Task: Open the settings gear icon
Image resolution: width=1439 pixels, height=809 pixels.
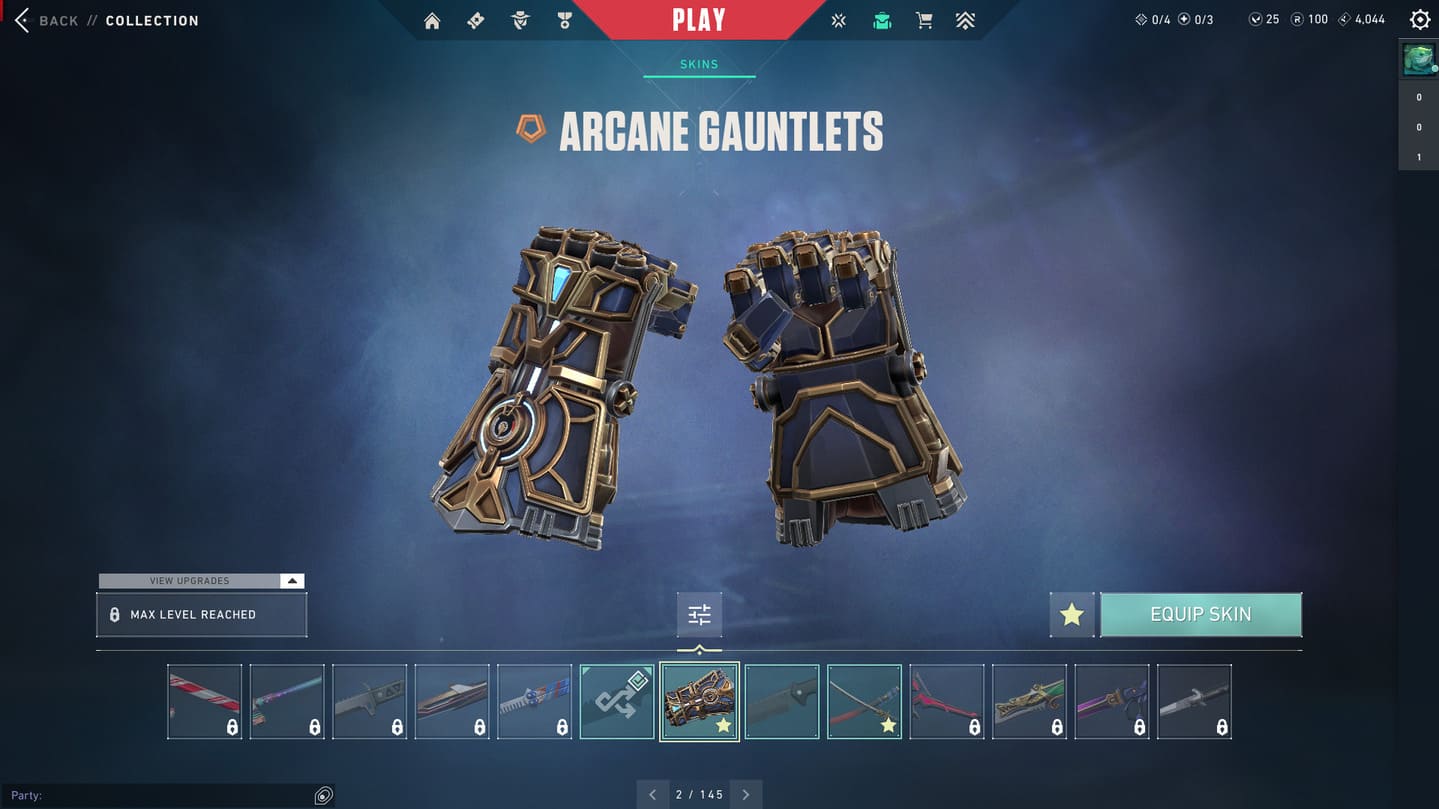Action: click(1419, 20)
